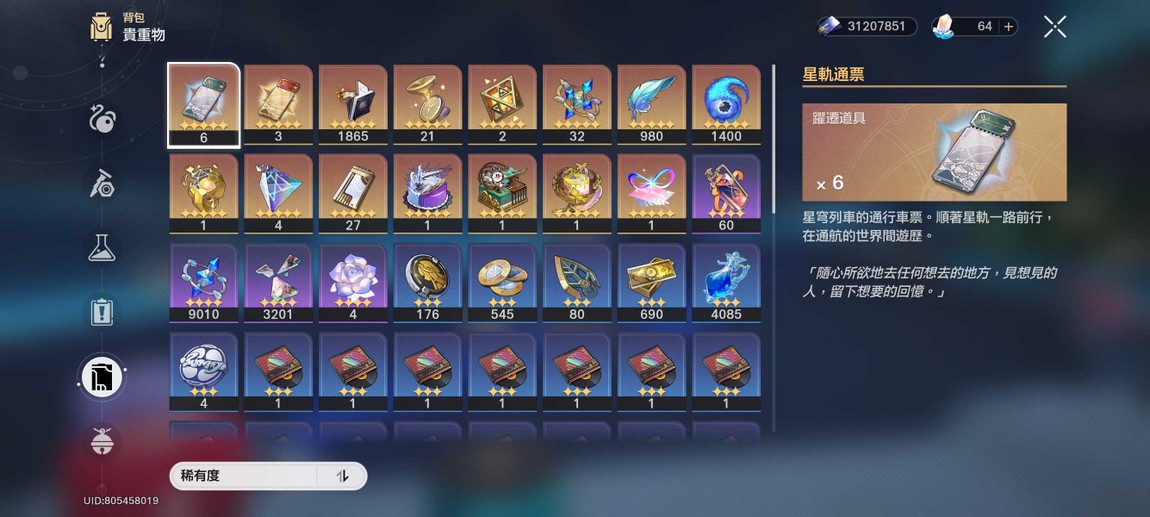
Task: Switch to the flask consumables tab
Action: pos(101,248)
